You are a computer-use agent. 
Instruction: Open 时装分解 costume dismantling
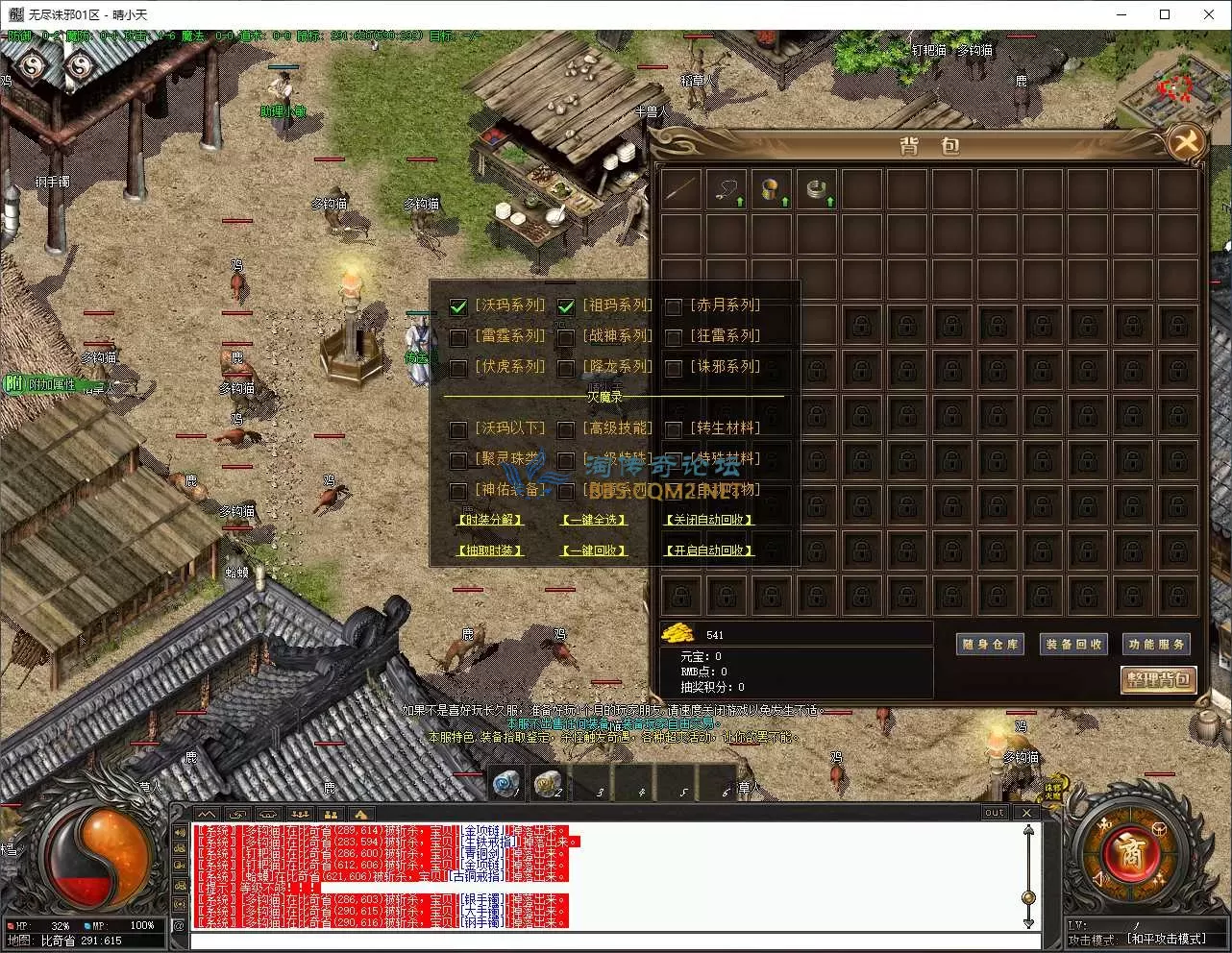490,520
